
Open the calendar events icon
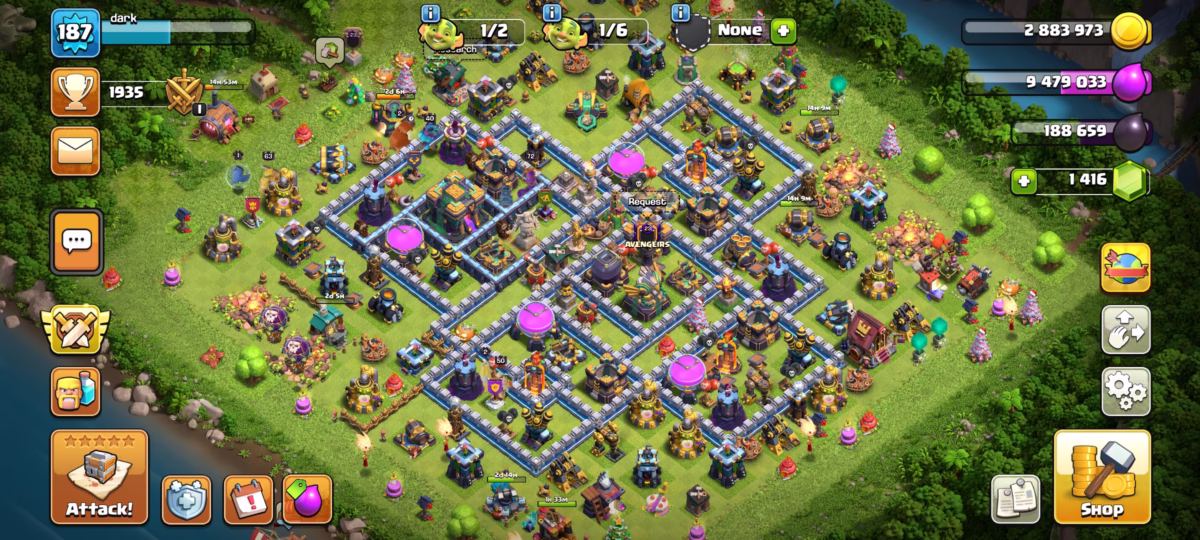[247, 499]
